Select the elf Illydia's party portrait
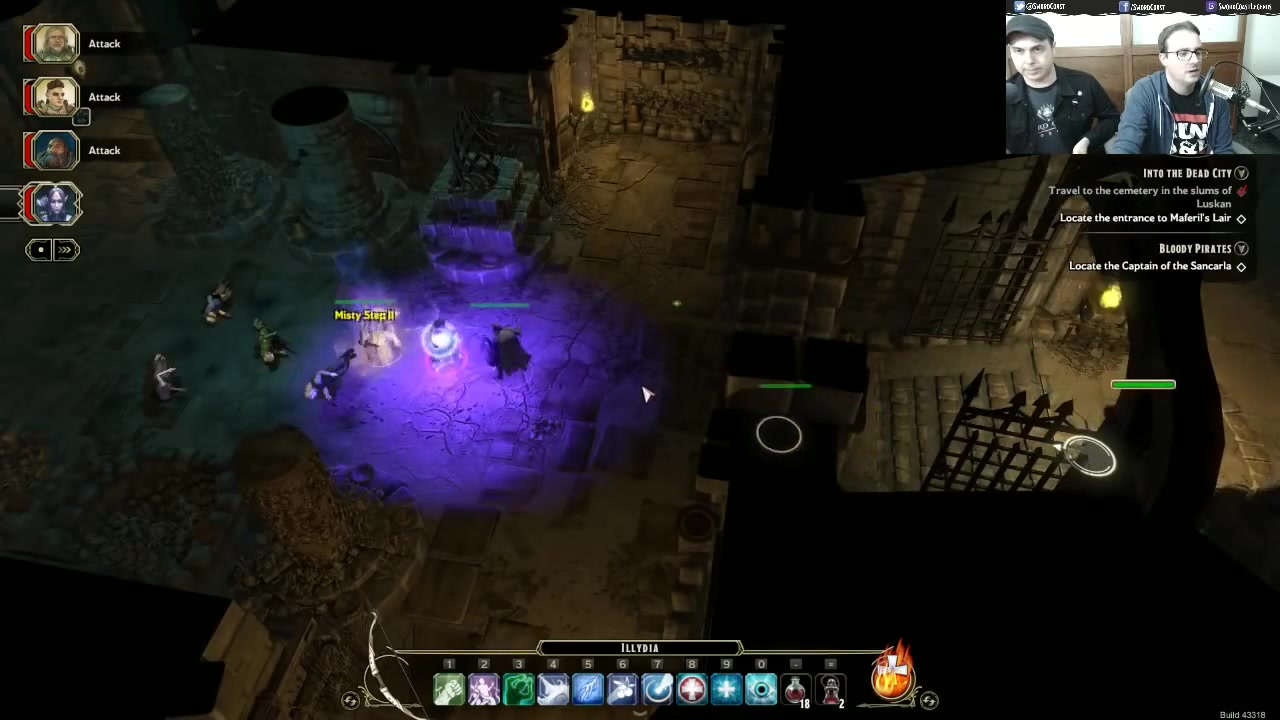The height and width of the screenshot is (720, 1280). (54, 204)
